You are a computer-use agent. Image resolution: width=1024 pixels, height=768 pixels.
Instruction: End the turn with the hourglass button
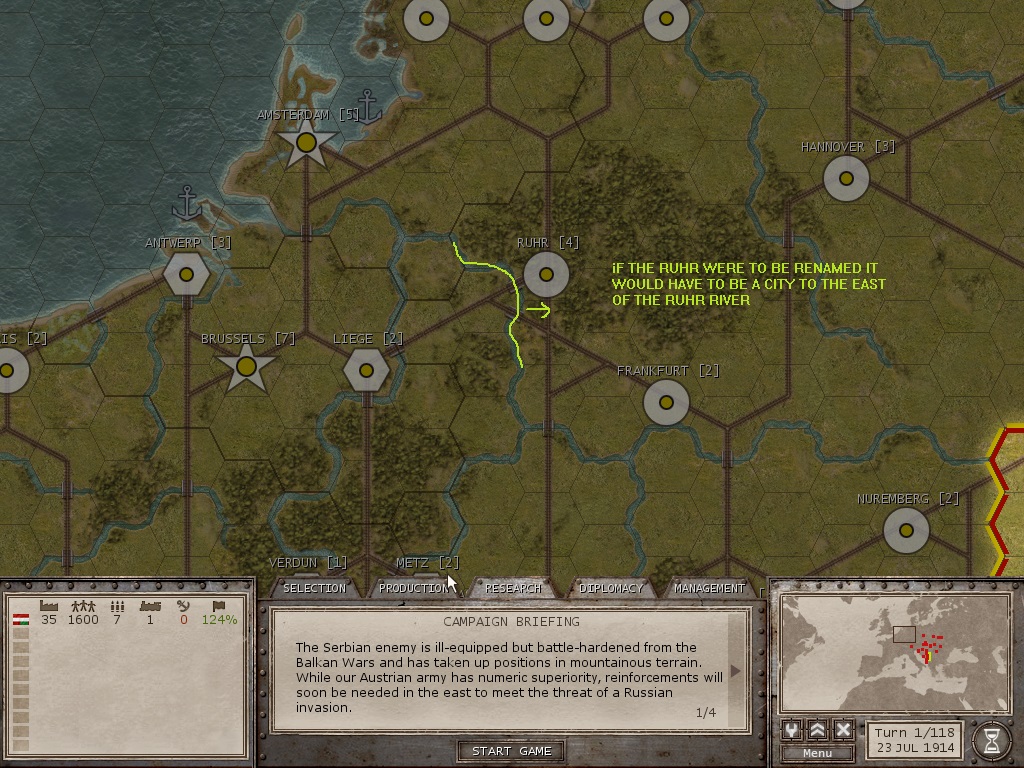tap(991, 740)
